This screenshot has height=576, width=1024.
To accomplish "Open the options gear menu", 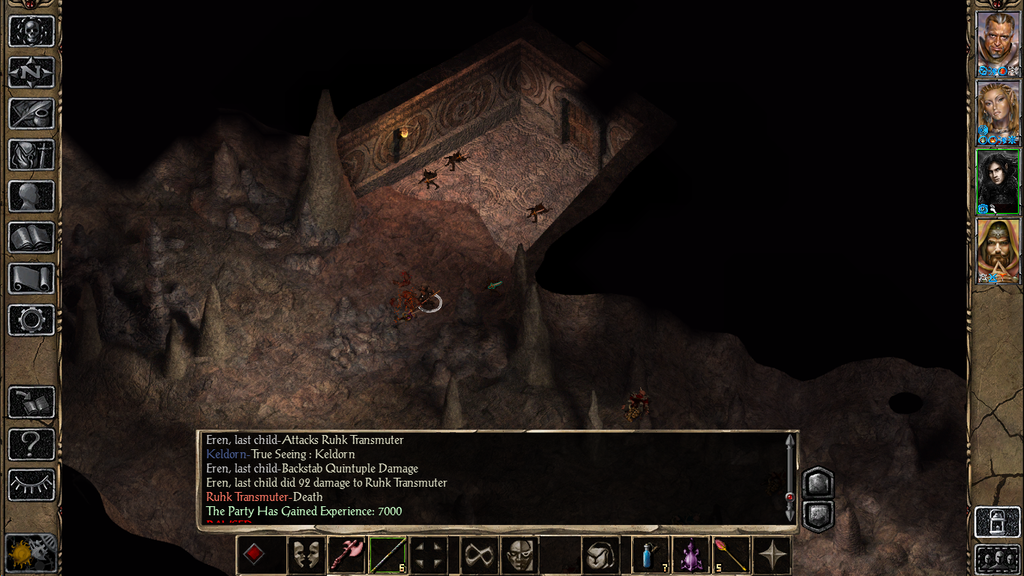I will (x=31, y=320).
